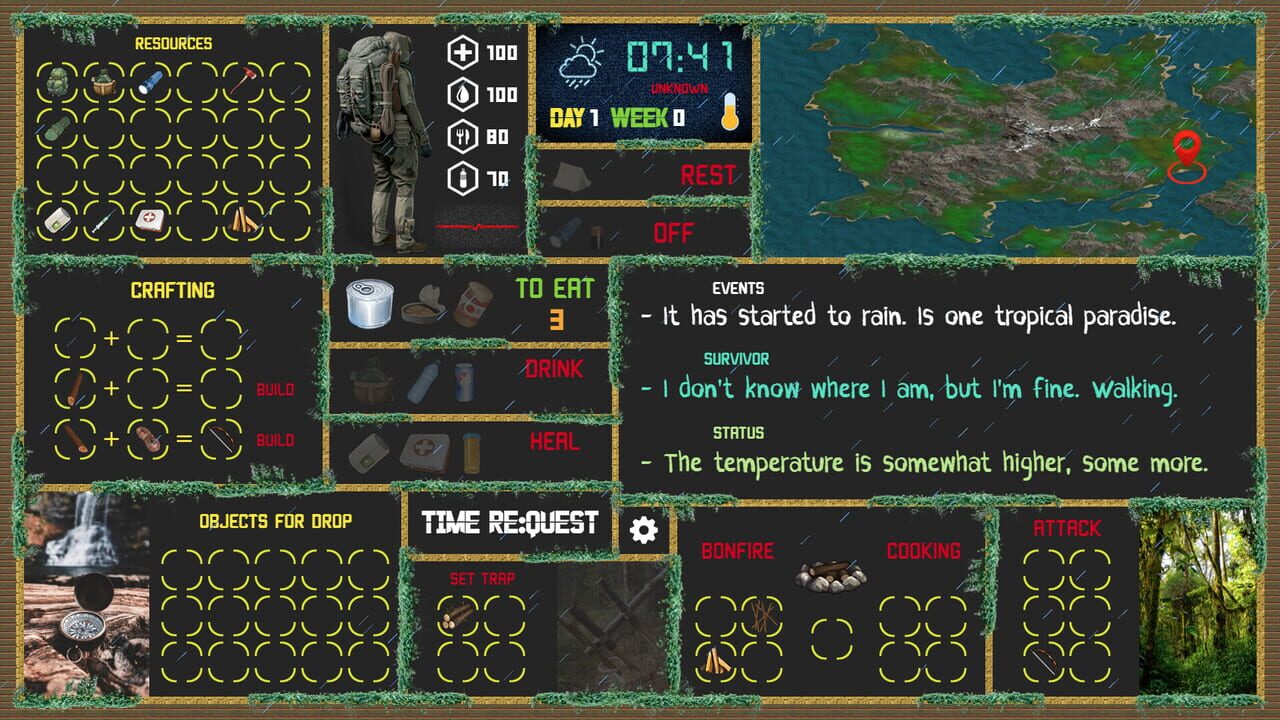Select the canned food in the To Eat panel
Image resolution: width=1280 pixels, height=720 pixels.
click(x=369, y=302)
